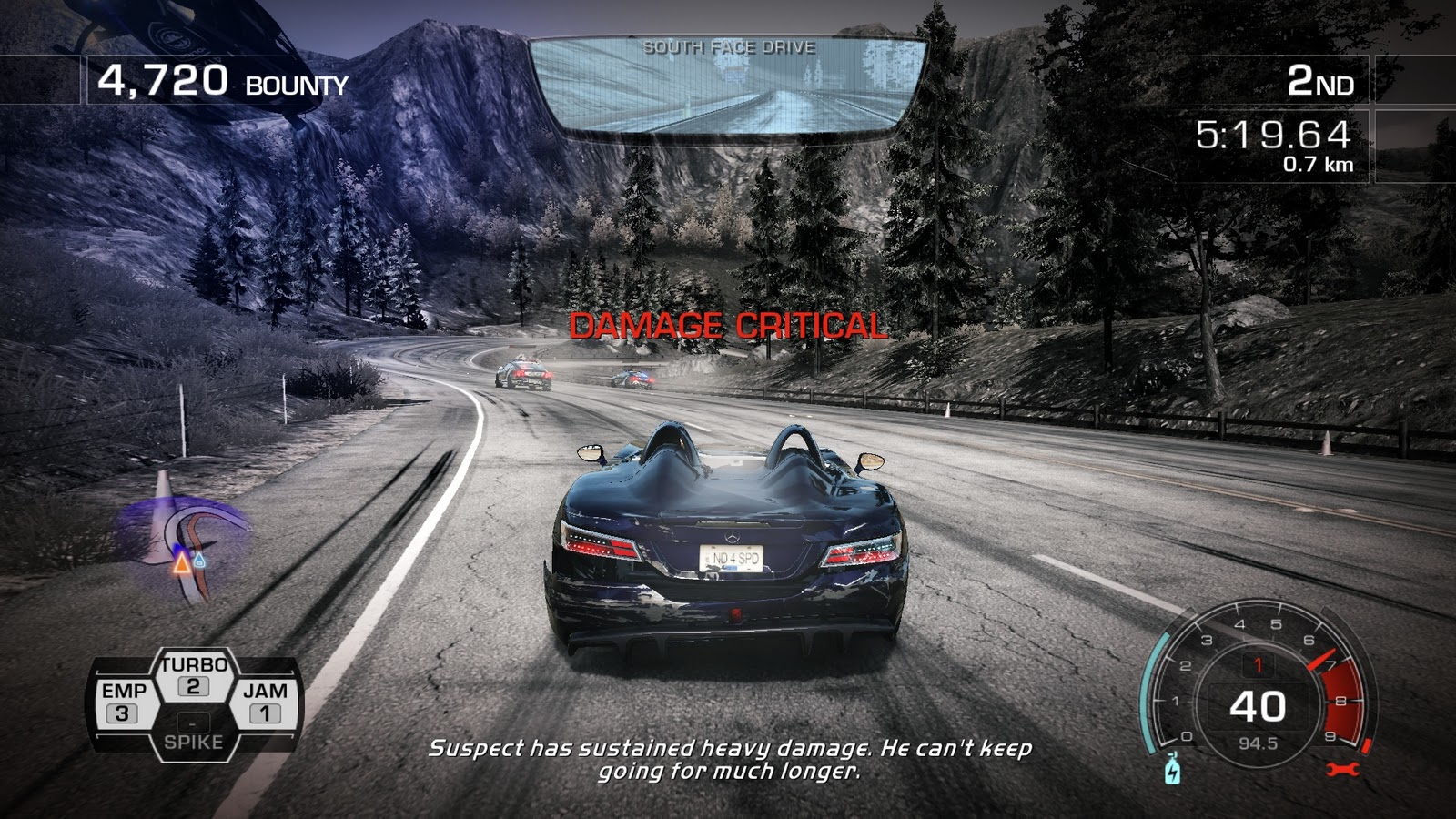This screenshot has width=1456, height=819.
Task: Click the DAMAGE CRITICAL warning text
Action: coord(728,324)
